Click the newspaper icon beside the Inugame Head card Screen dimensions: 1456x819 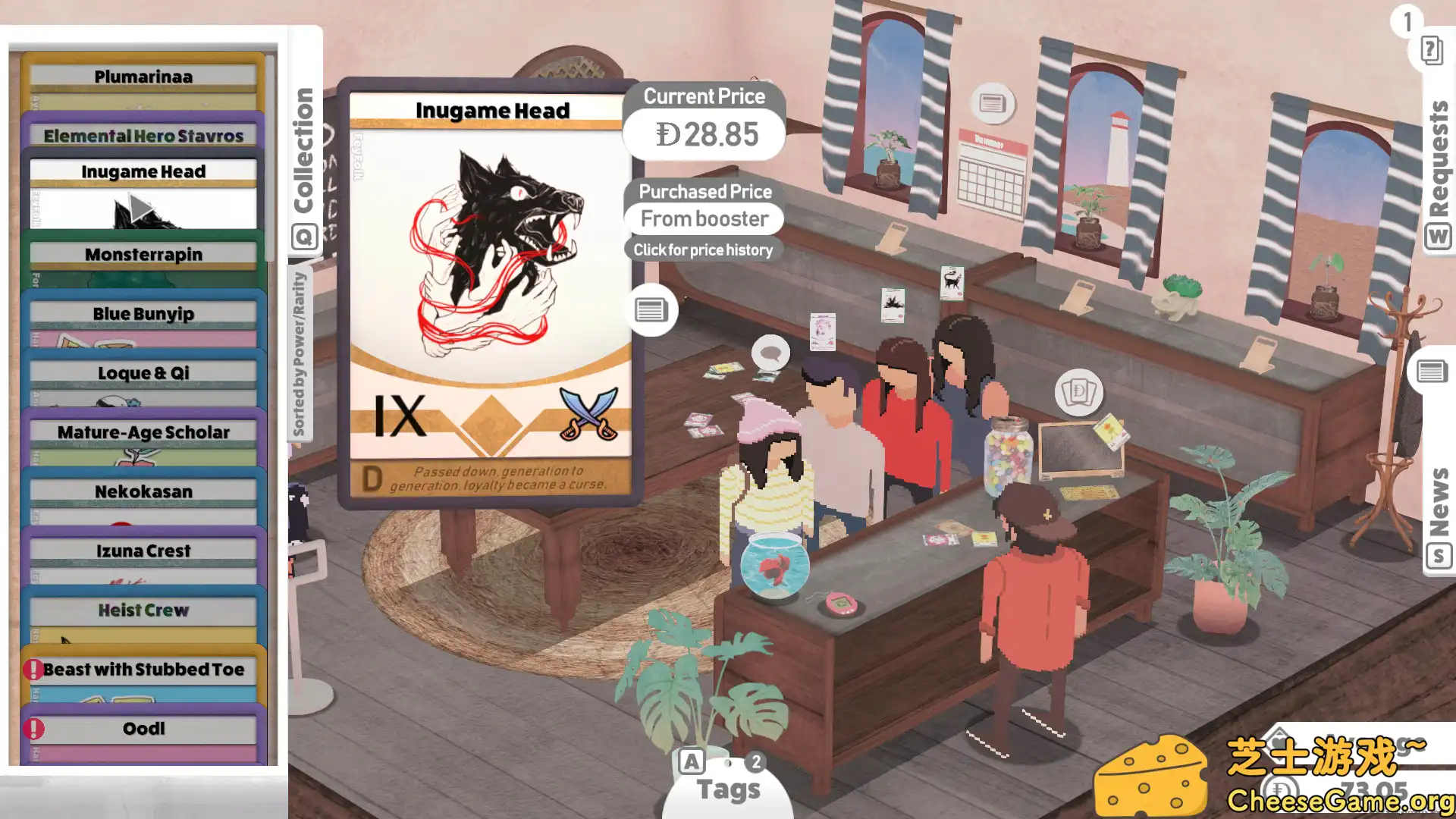click(651, 309)
